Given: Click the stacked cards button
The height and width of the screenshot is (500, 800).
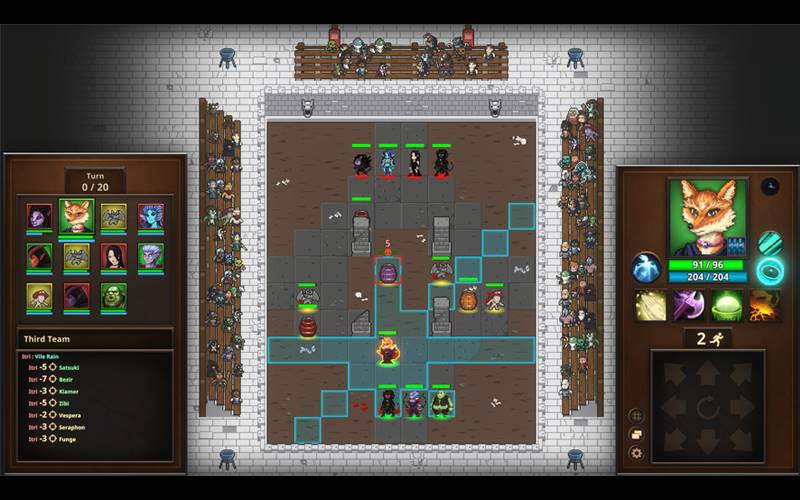Looking at the screenshot, I should [636, 434].
